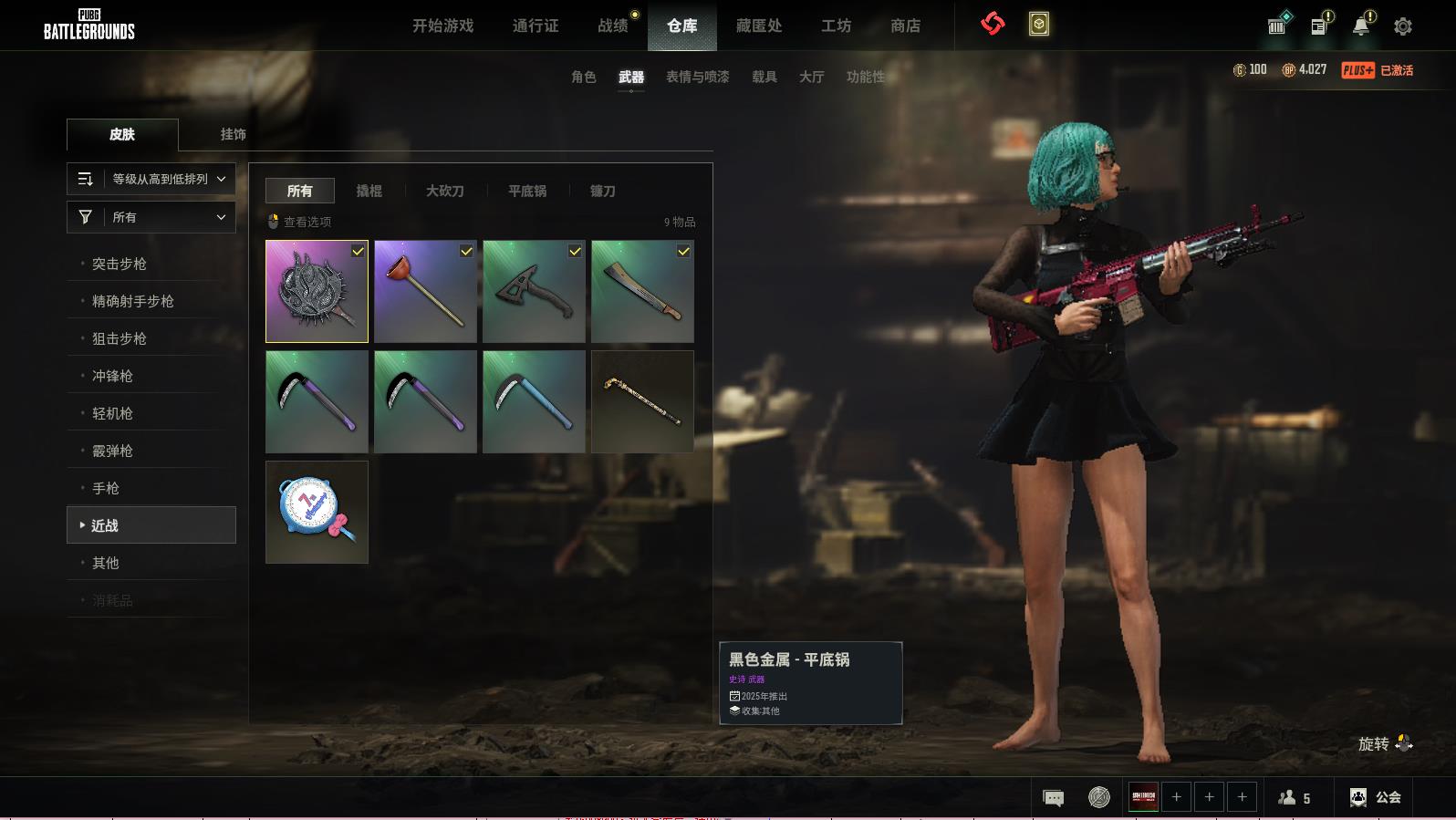This screenshot has height=820, width=1456.
Task: Open the 挂饰 charms tab
Action: pos(233,134)
